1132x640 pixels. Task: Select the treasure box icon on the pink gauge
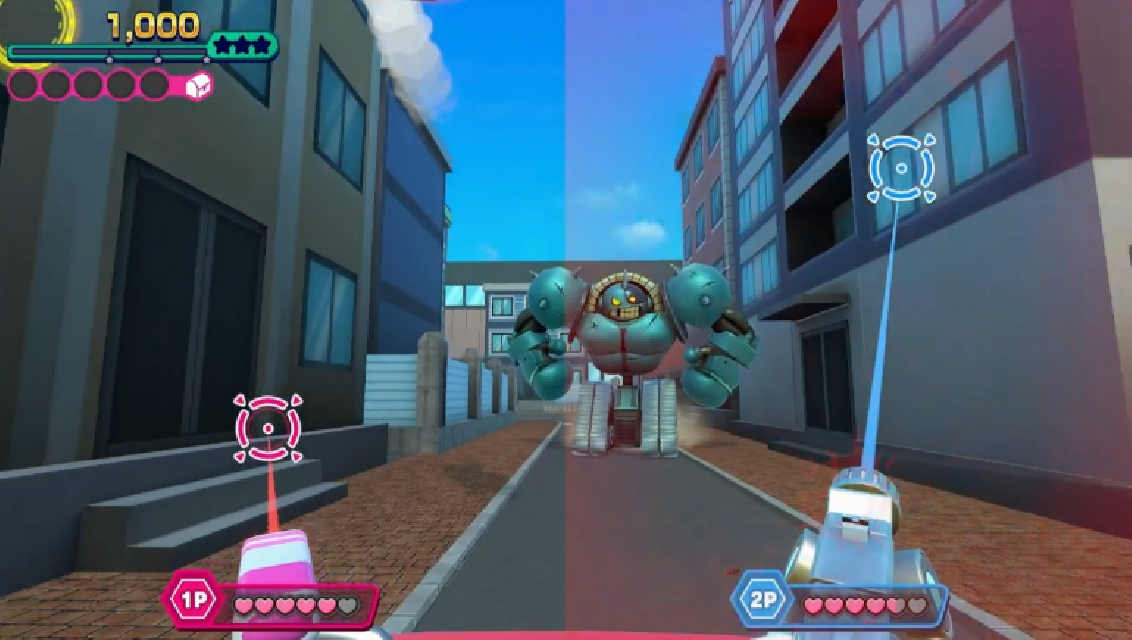[198, 85]
